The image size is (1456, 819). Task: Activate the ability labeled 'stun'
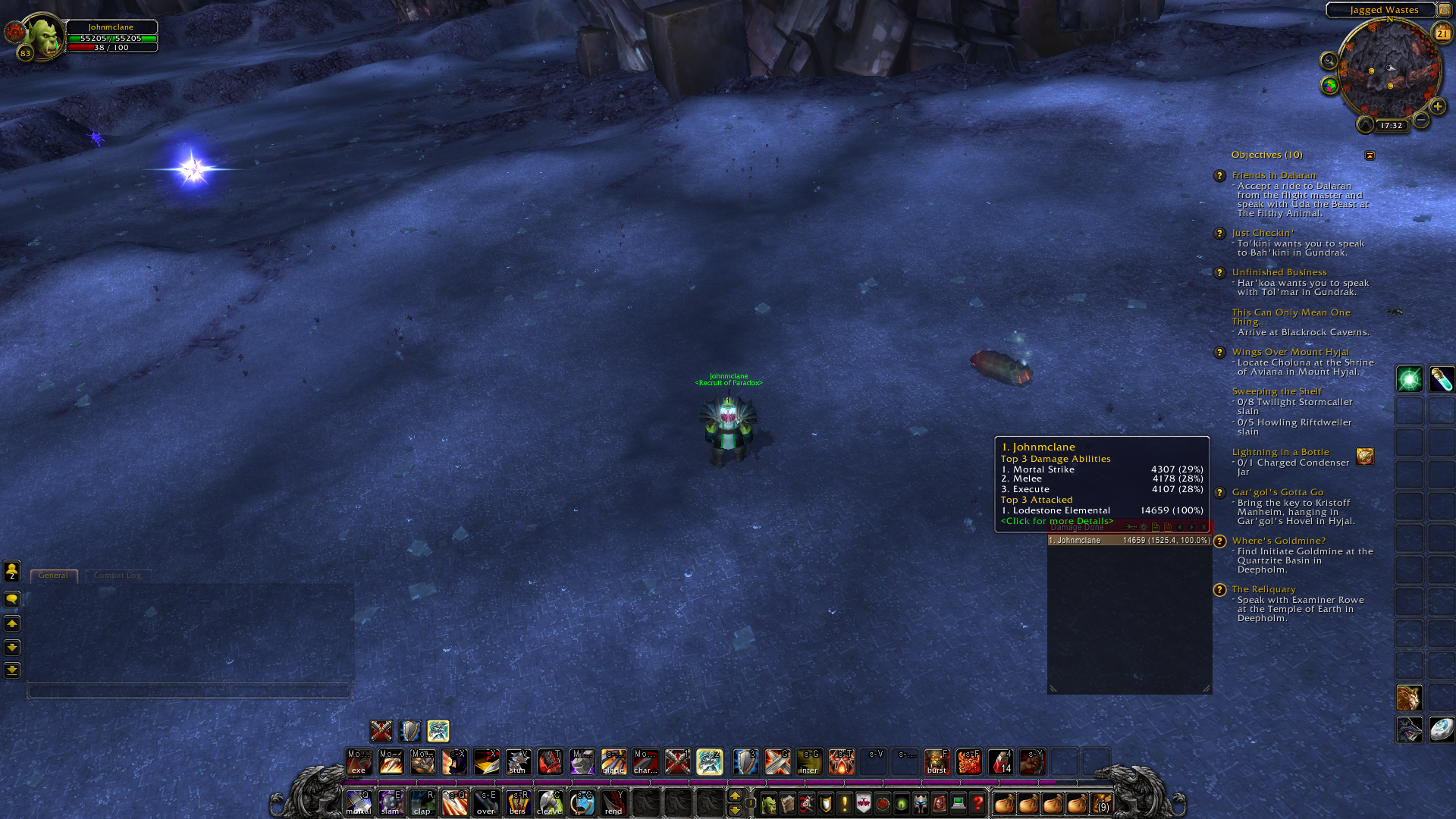518,761
